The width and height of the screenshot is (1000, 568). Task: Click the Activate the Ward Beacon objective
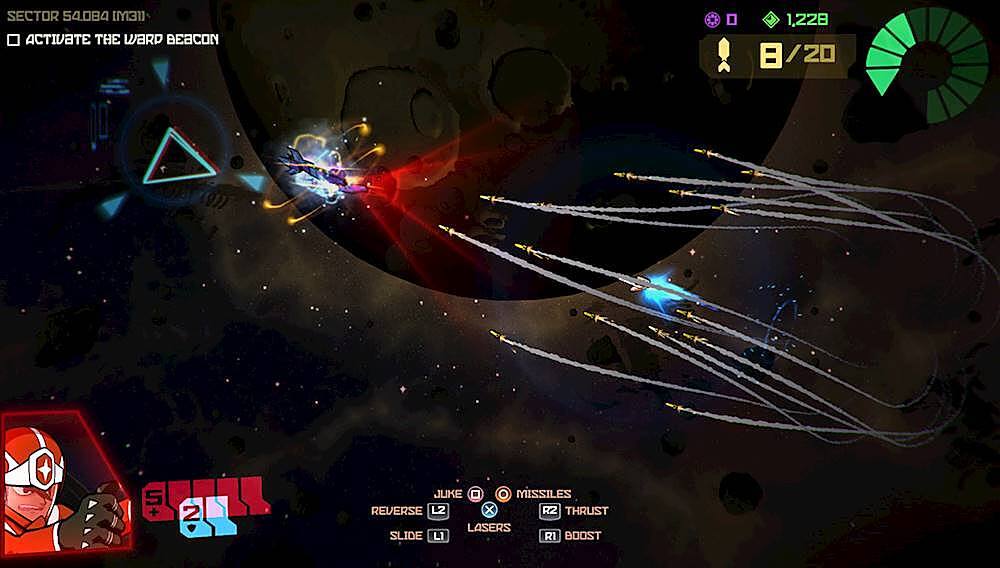click(121, 40)
